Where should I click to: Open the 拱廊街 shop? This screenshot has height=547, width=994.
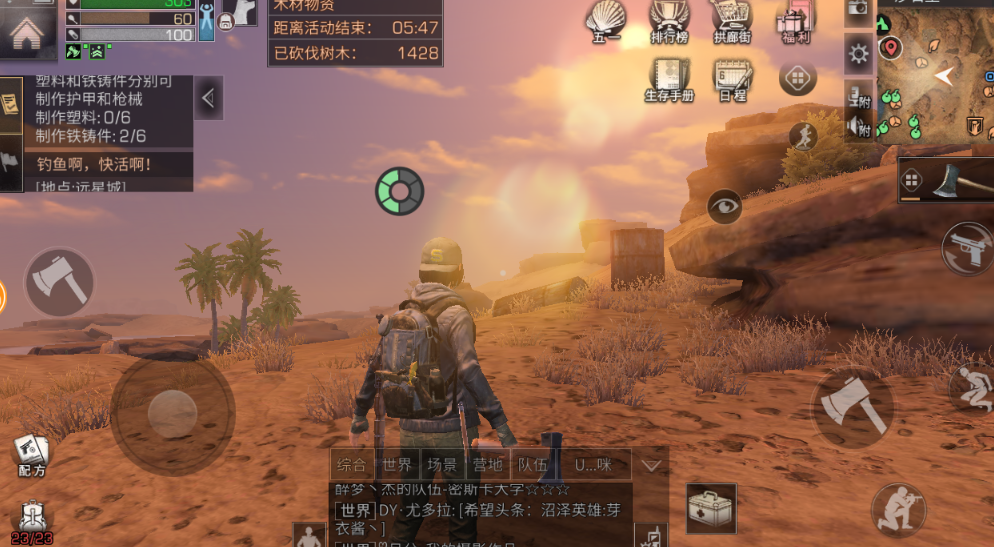731,22
